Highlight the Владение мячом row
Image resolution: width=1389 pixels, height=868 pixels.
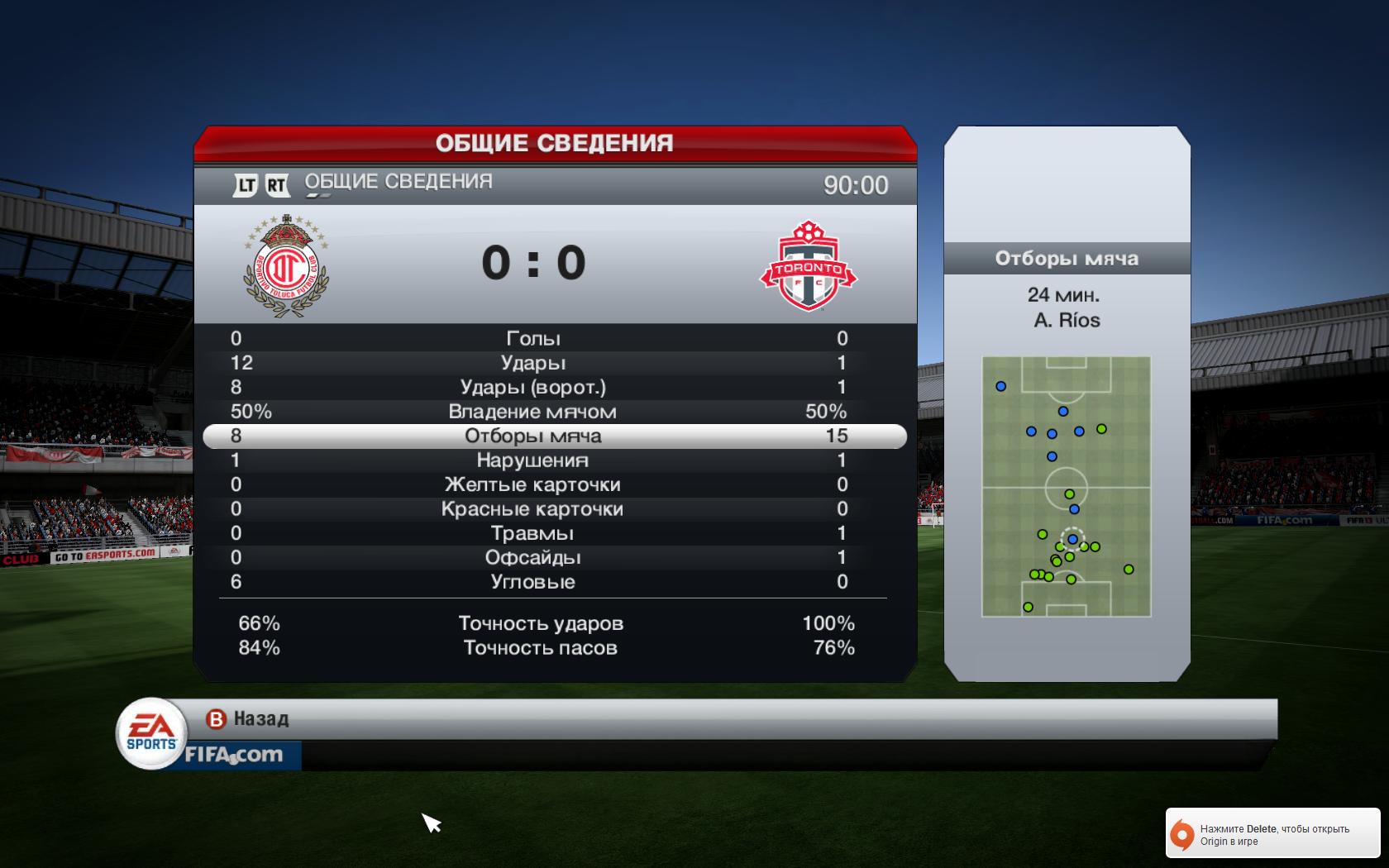[x=533, y=412]
